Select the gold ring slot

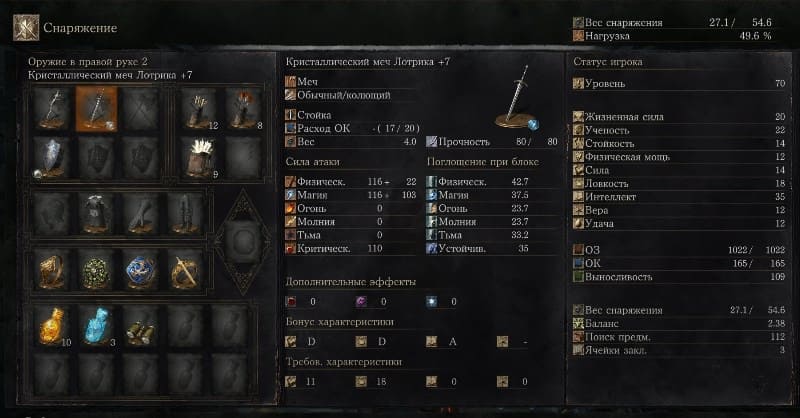pos(54,269)
